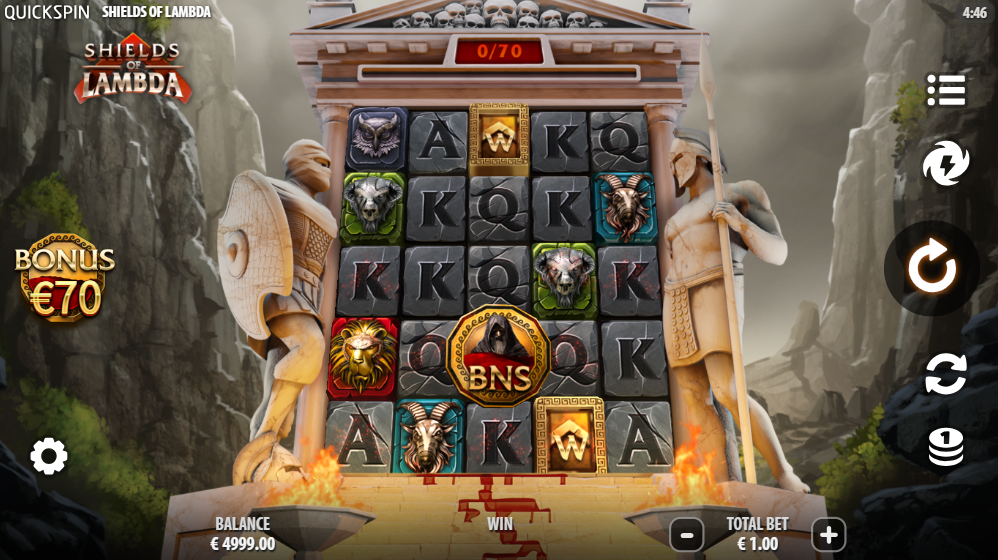Screen dimensions: 998x560
Task: Open settings with the gear icon
Action: click(48, 456)
